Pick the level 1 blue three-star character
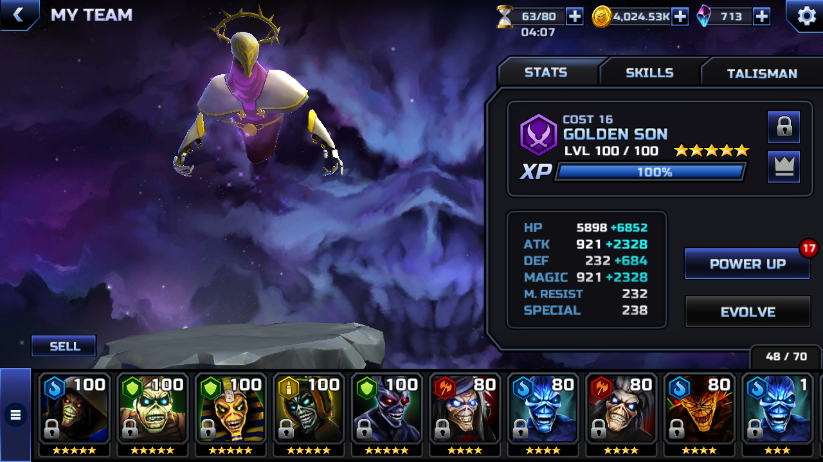Viewport: 823px width, 462px height. click(x=777, y=412)
